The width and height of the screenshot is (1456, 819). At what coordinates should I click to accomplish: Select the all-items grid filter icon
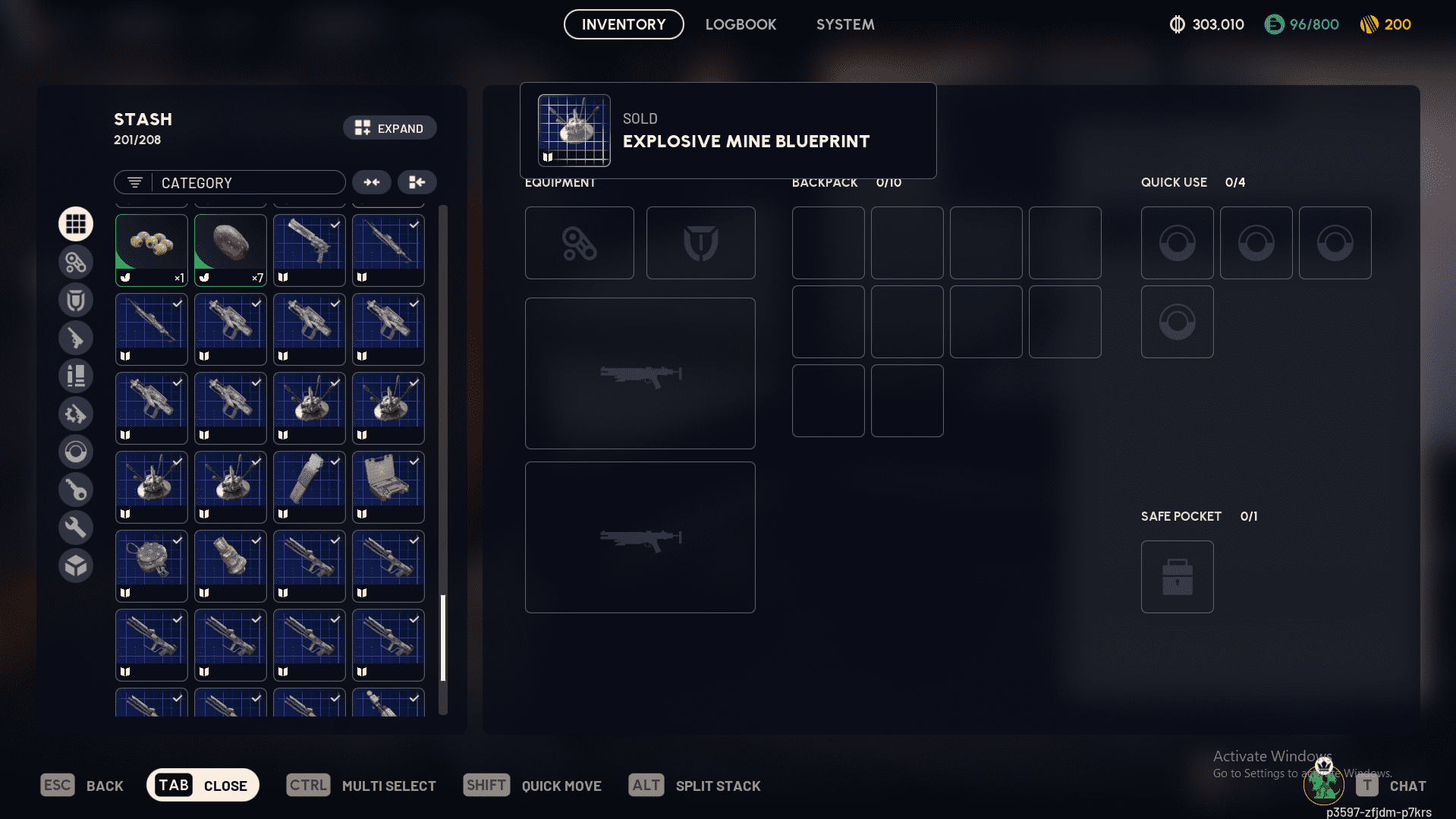click(76, 223)
